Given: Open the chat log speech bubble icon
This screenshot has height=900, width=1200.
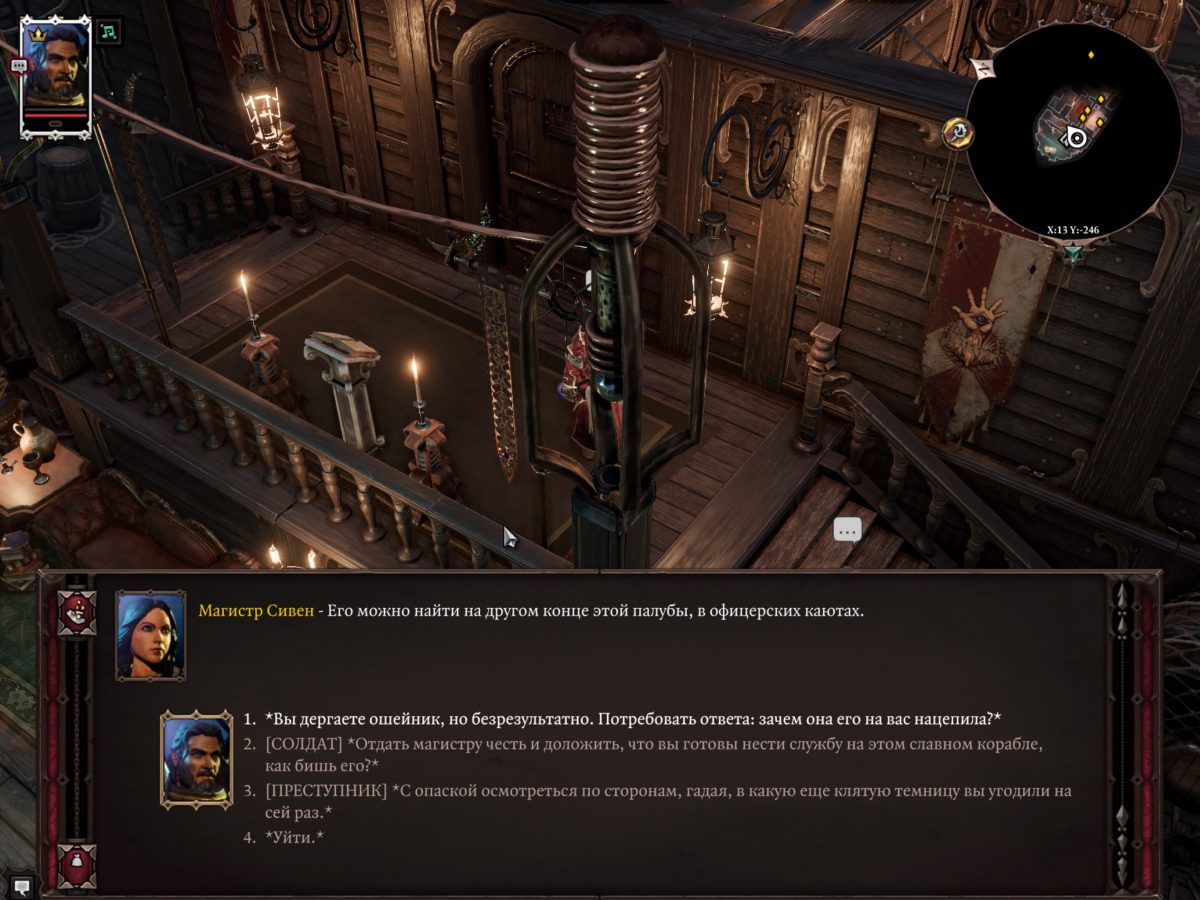Looking at the screenshot, I should (21, 886).
